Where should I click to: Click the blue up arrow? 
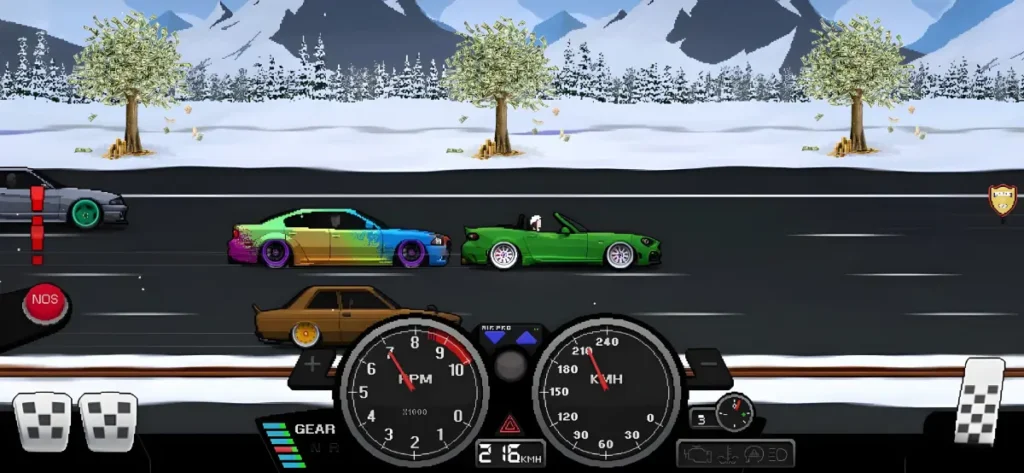click(526, 338)
